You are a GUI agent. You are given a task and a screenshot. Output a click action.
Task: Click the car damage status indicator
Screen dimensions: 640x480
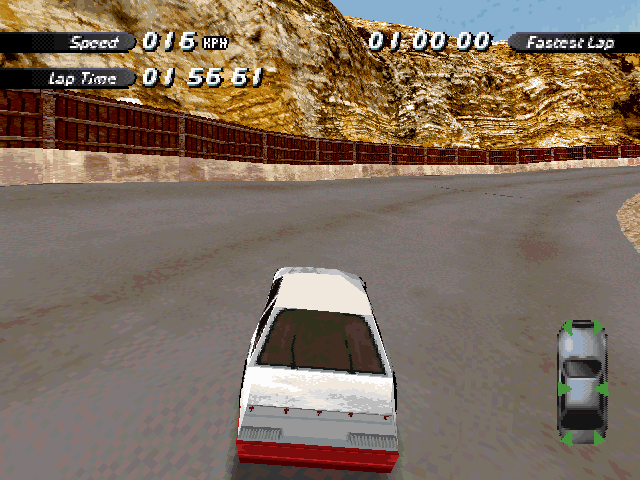coord(581,383)
